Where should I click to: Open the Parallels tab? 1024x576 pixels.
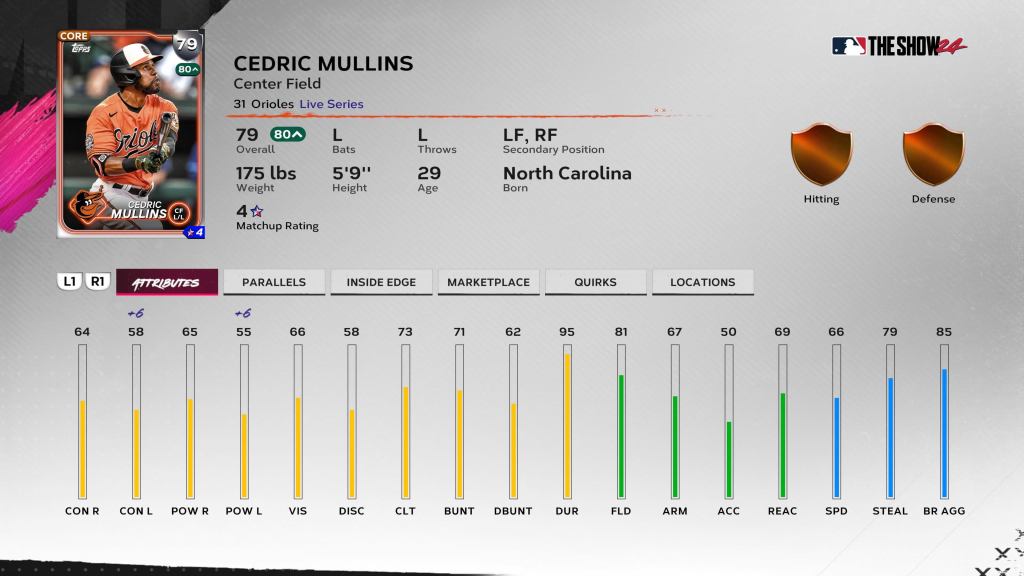(x=273, y=282)
